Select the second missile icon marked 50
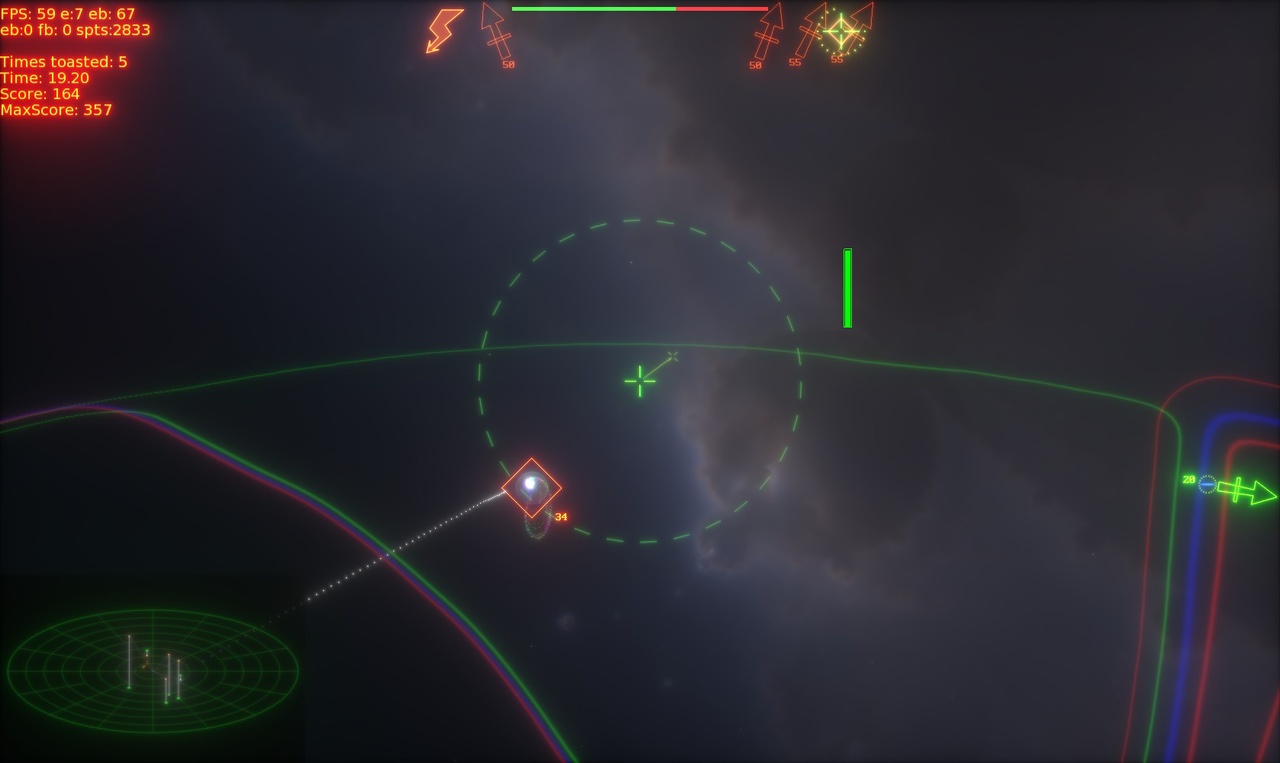Screen dimensions: 1280x763 pyautogui.click(x=767, y=32)
